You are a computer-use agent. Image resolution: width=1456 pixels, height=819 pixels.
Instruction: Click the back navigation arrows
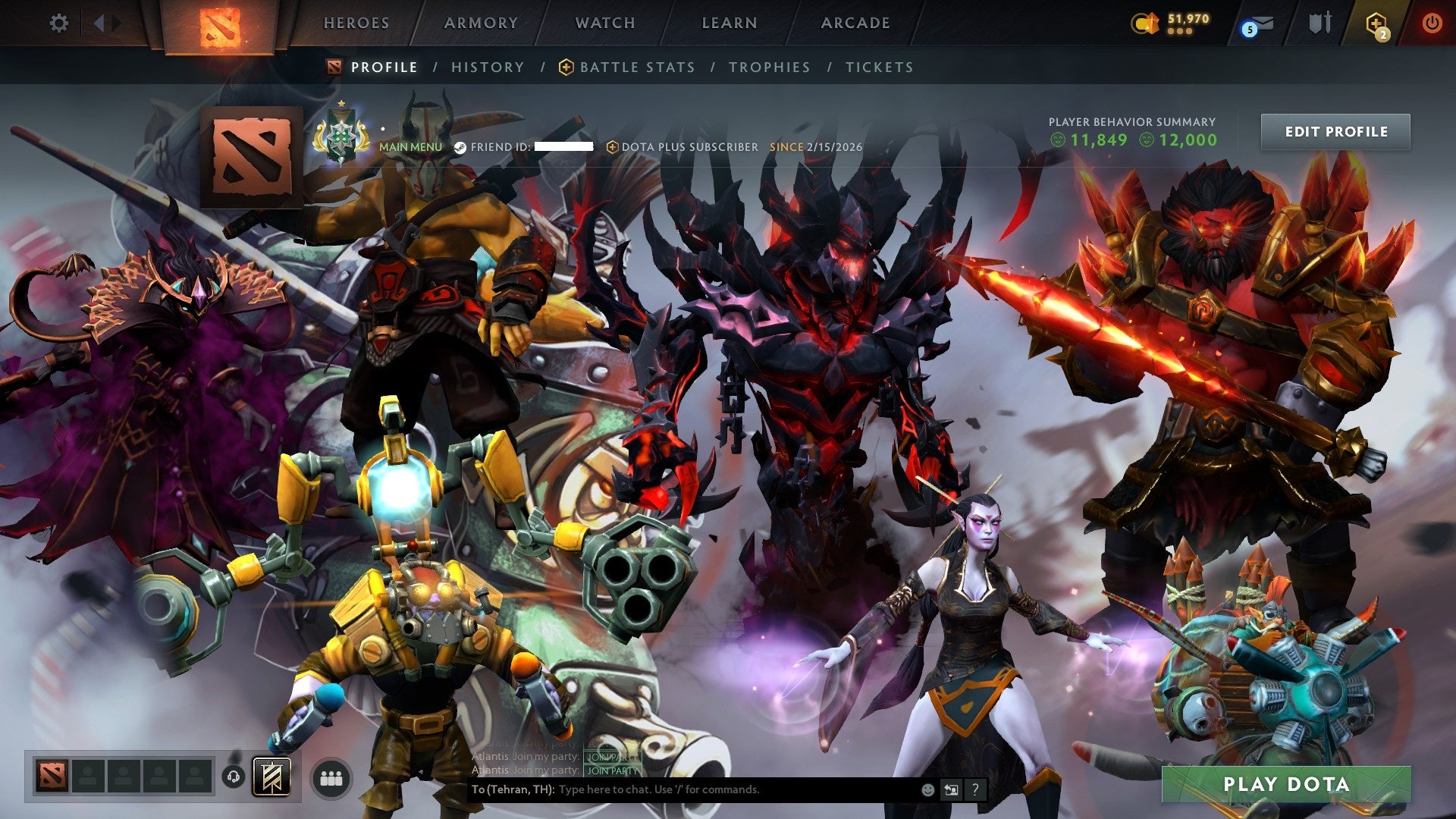[x=101, y=23]
